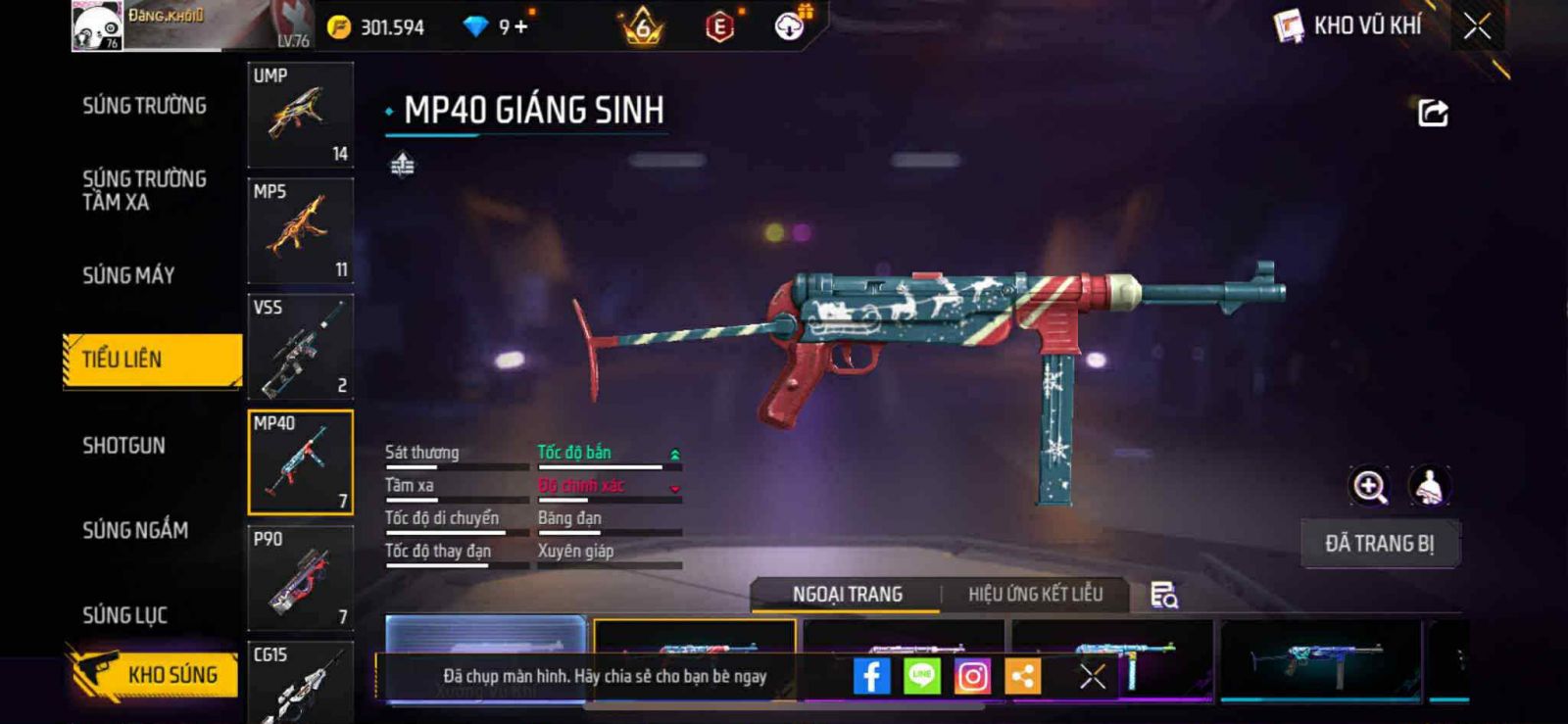Viewport: 1568px width, 724px height.
Task: Switch to Súng Trường Tầm Xa category
Action: (144, 190)
